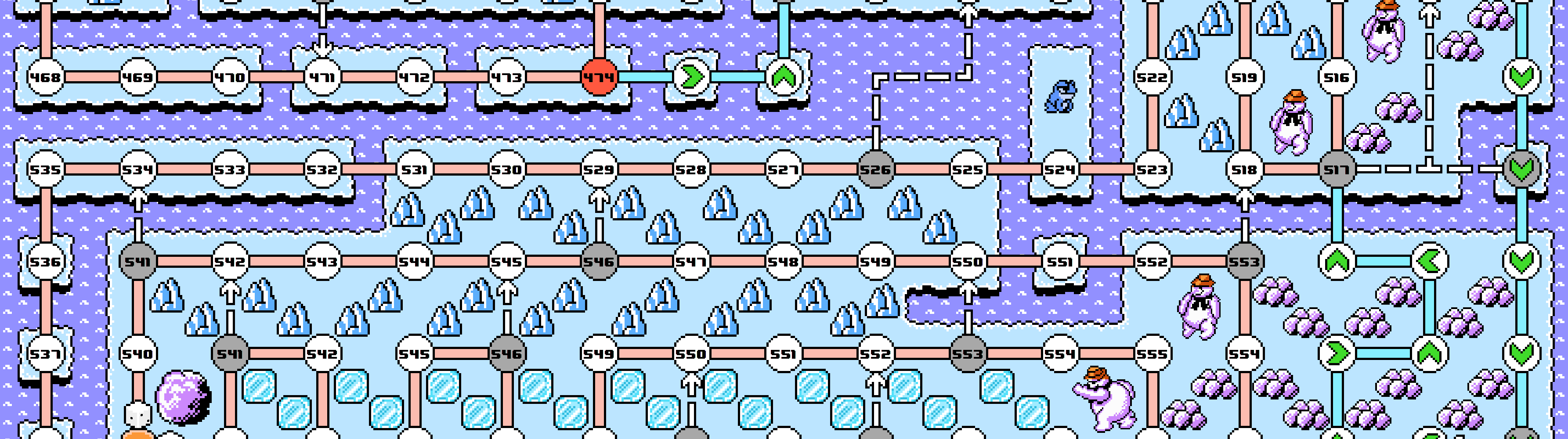The width and height of the screenshot is (1568, 439).
Task: Select level node 536
Action: pos(46,262)
